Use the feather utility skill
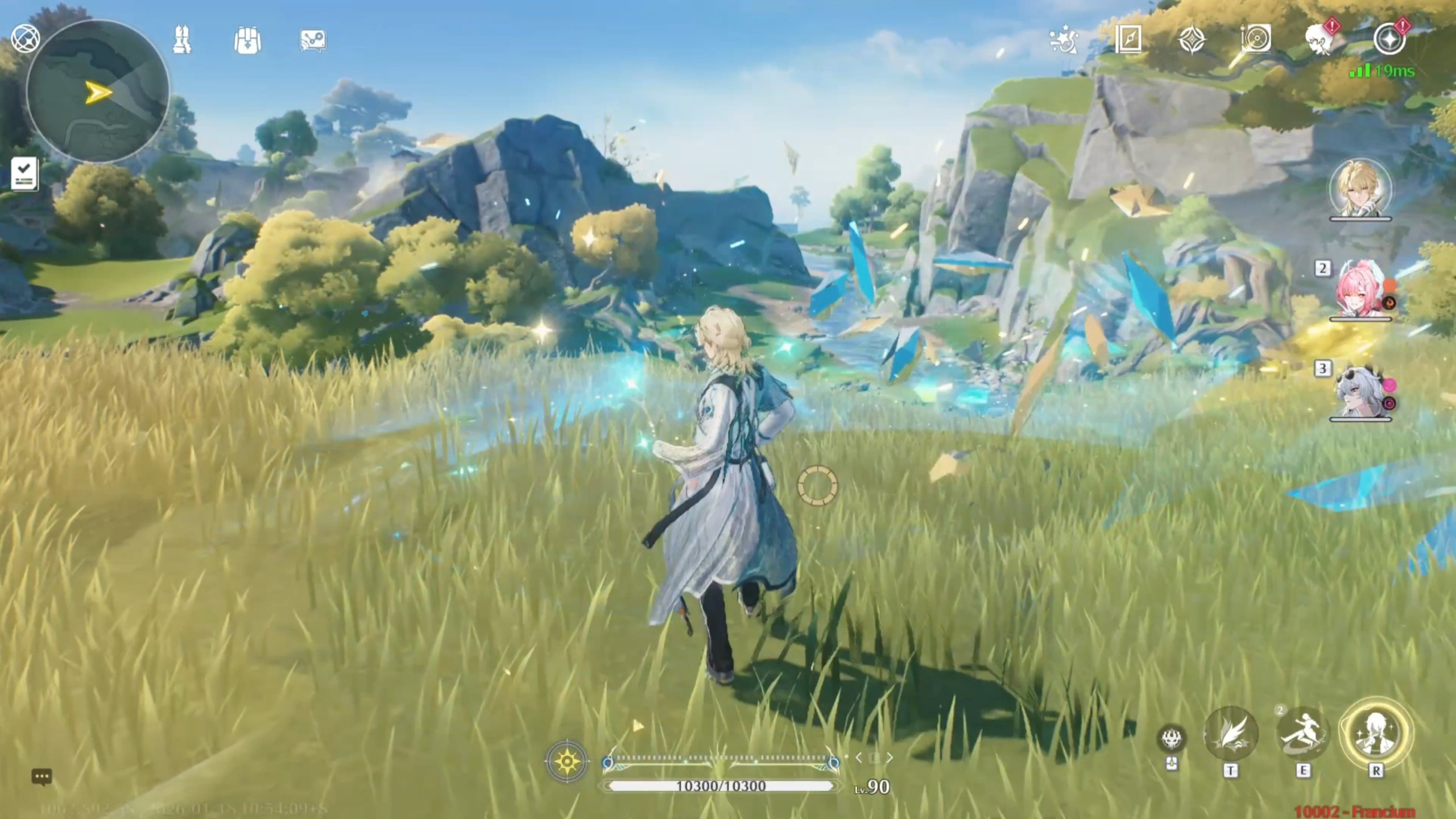 tap(1231, 734)
